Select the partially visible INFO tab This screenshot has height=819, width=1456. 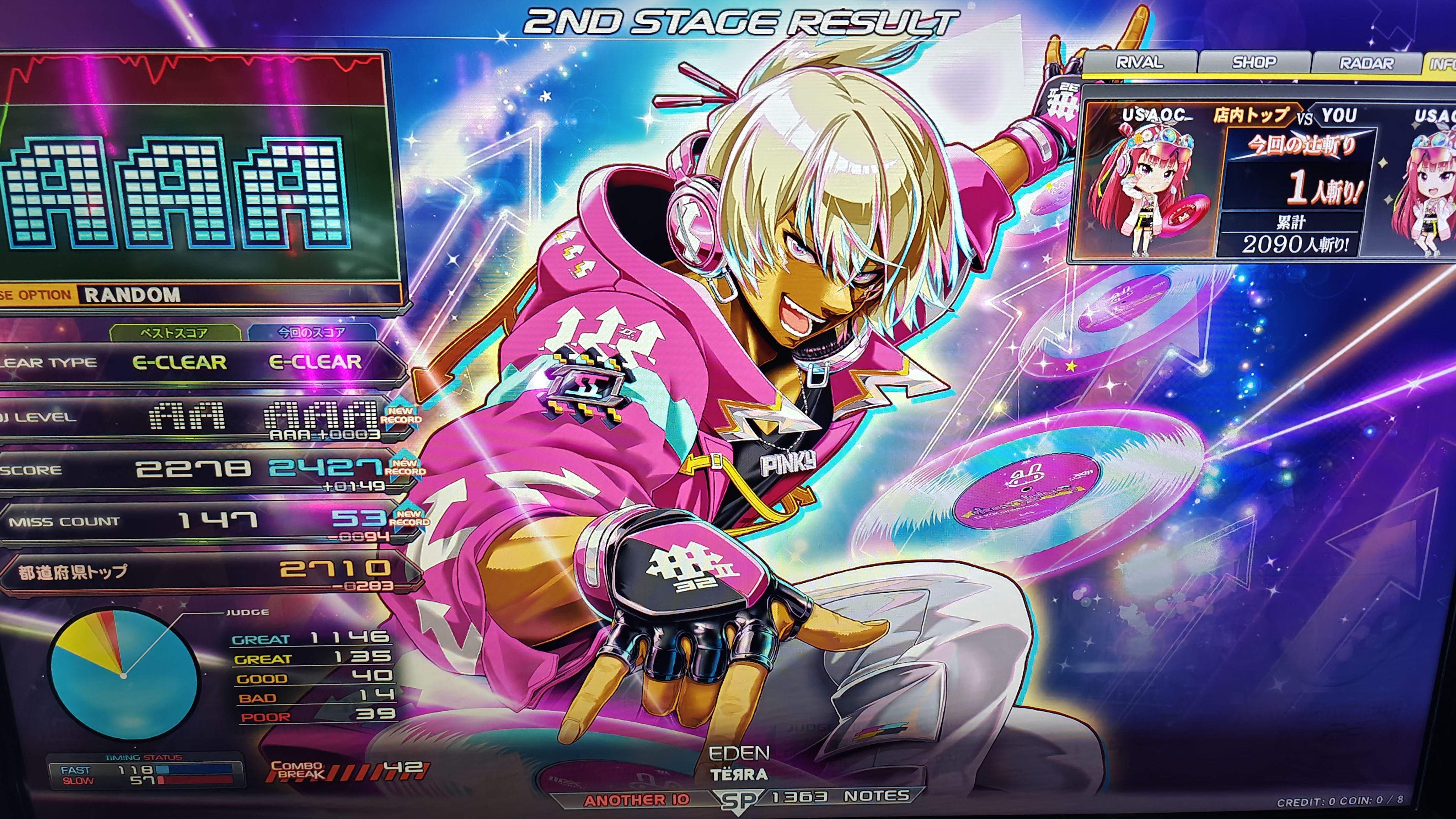point(1441,64)
